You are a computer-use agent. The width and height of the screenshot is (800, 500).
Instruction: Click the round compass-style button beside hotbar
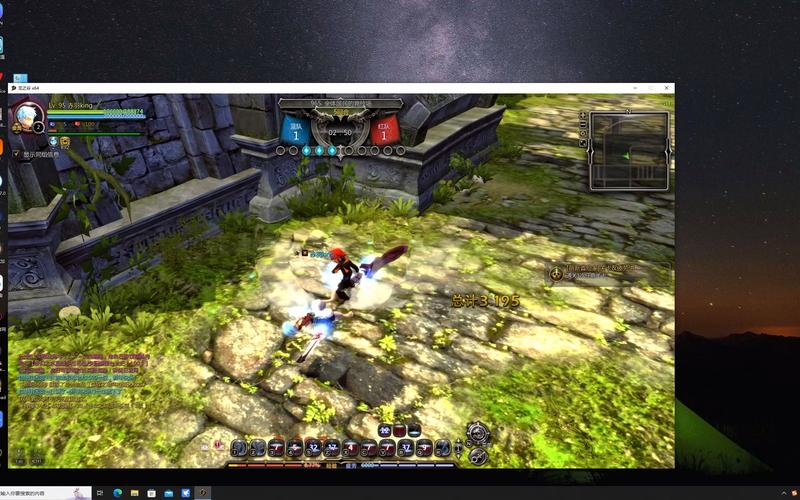[477, 432]
